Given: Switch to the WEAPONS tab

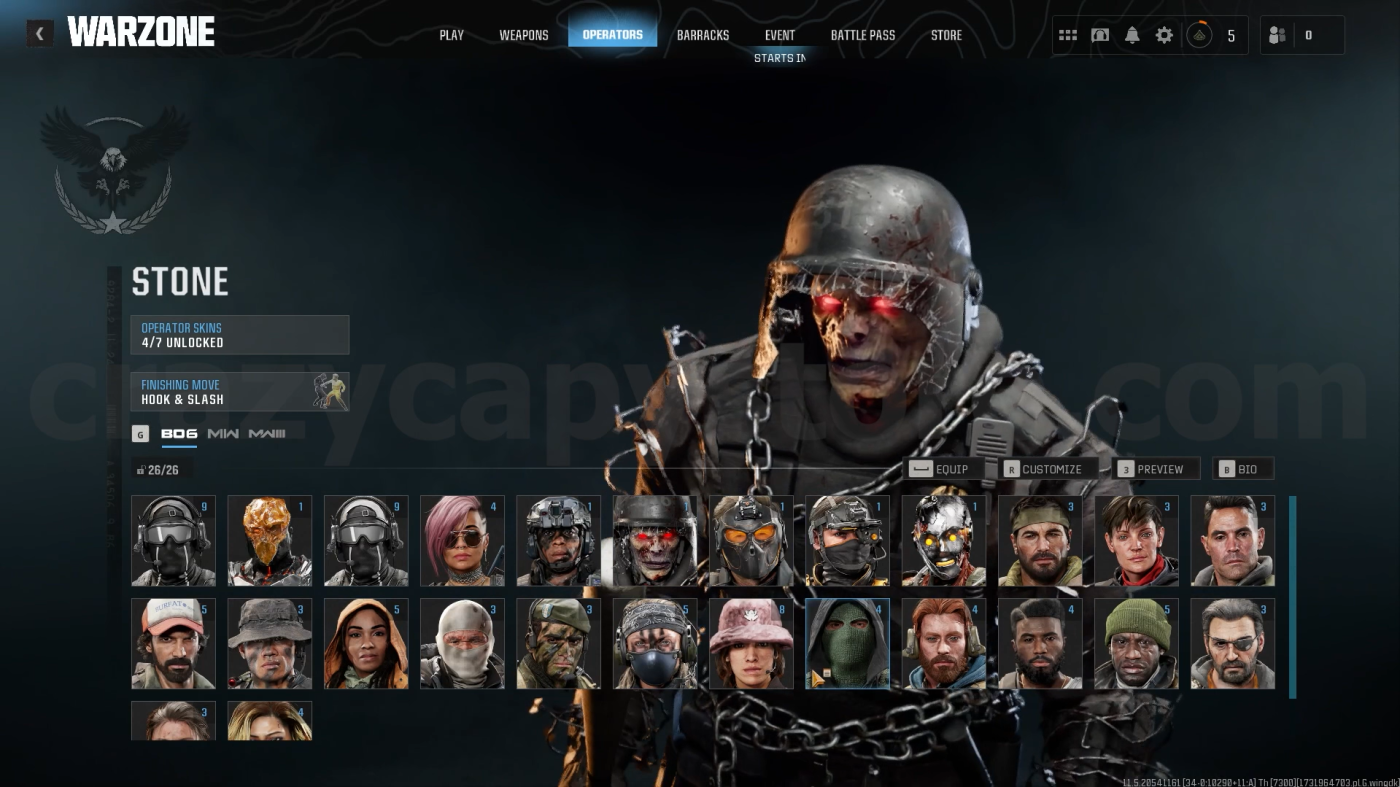Looking at the screenshot, I should 524,34.
